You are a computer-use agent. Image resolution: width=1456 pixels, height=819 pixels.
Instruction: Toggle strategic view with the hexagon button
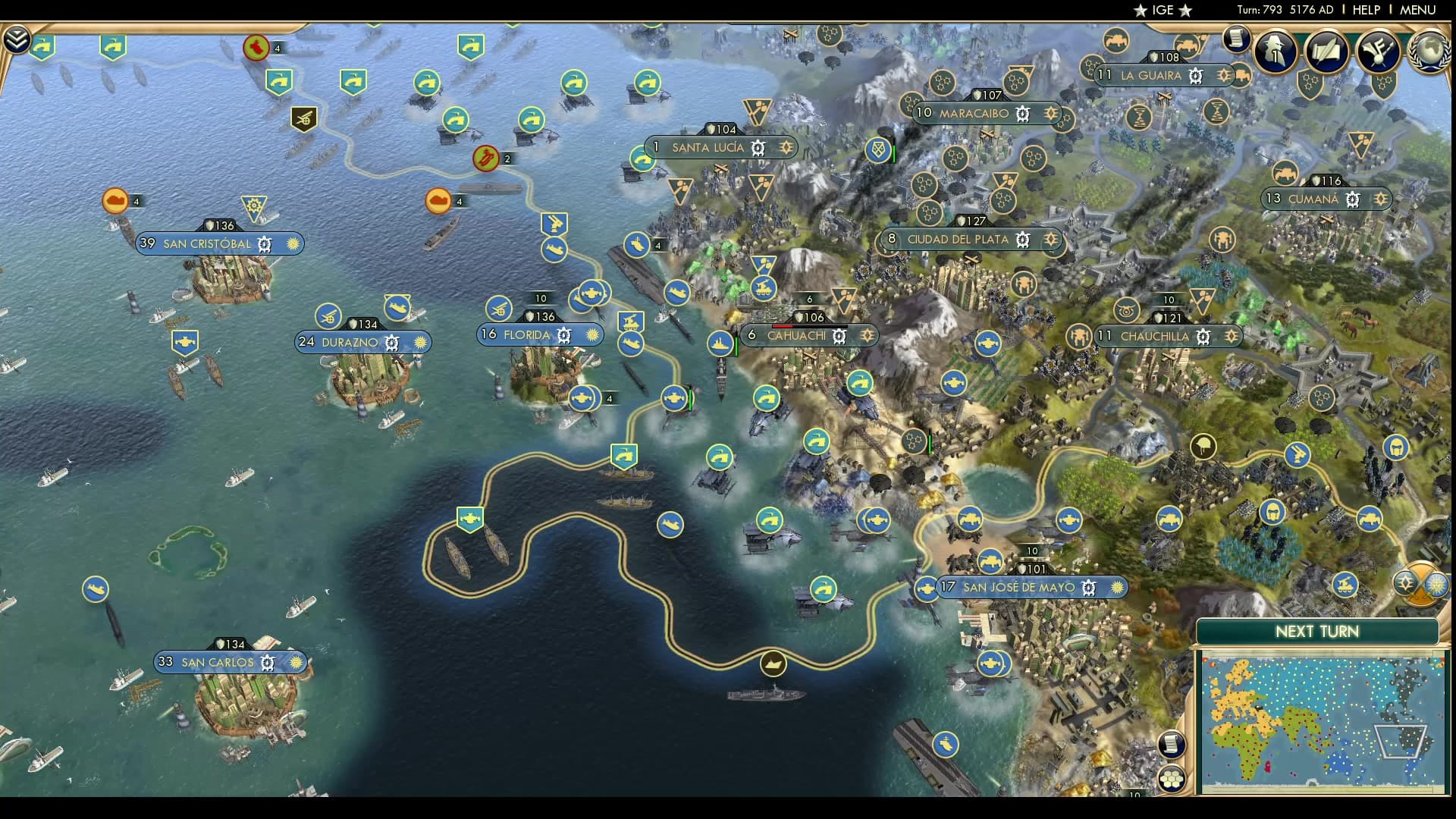pos(1172,778)
